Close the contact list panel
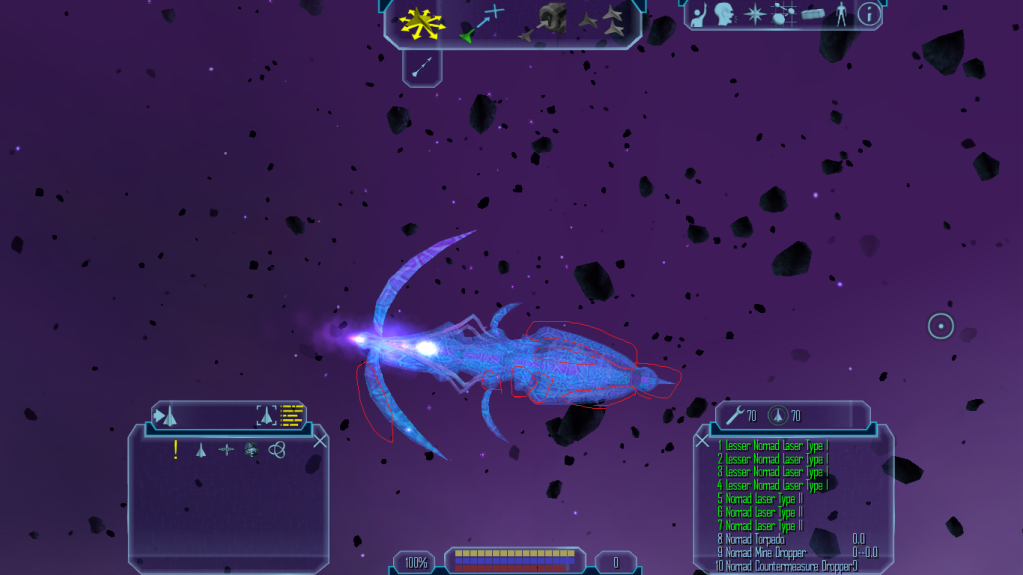 click(320, 440)
